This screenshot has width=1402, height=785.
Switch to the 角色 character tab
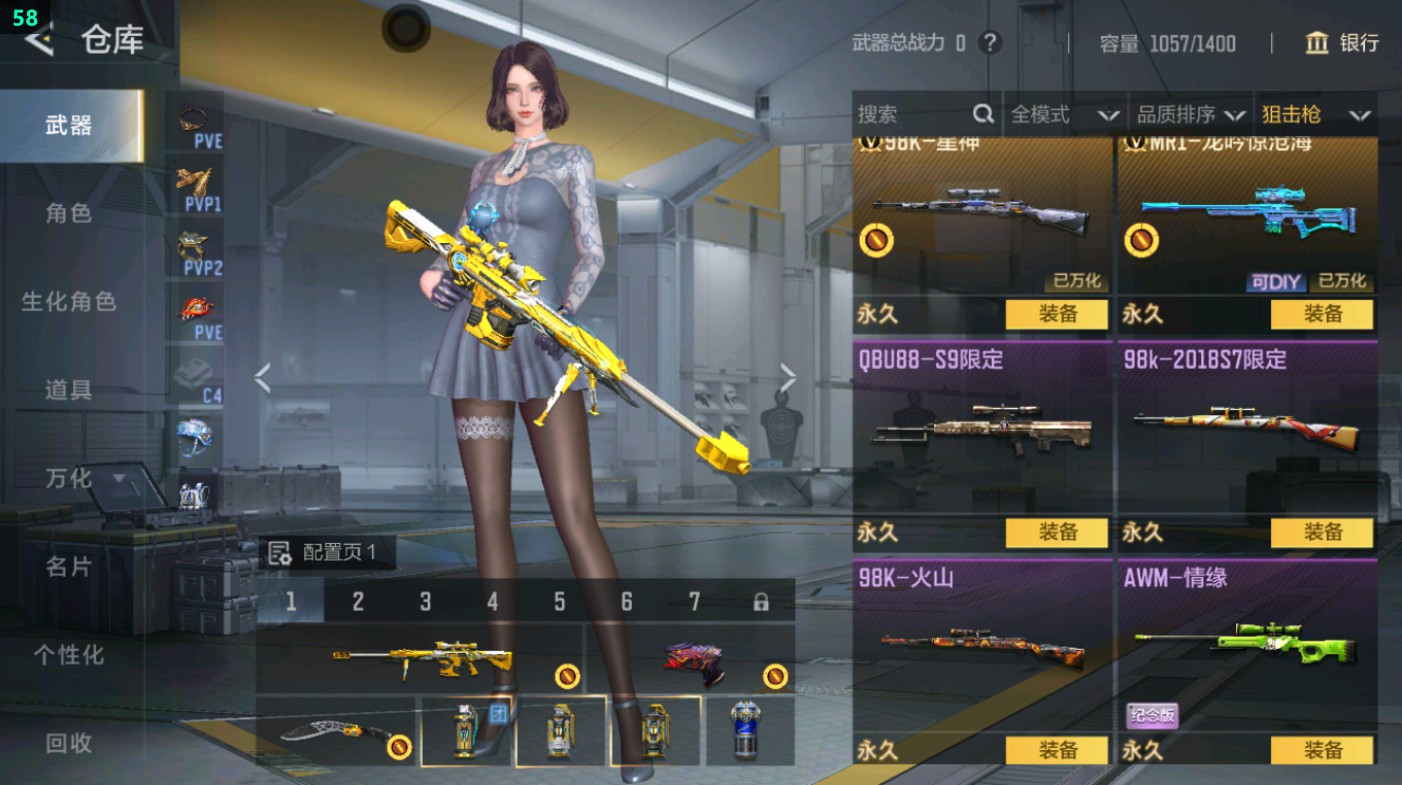(x=69, y=213)
